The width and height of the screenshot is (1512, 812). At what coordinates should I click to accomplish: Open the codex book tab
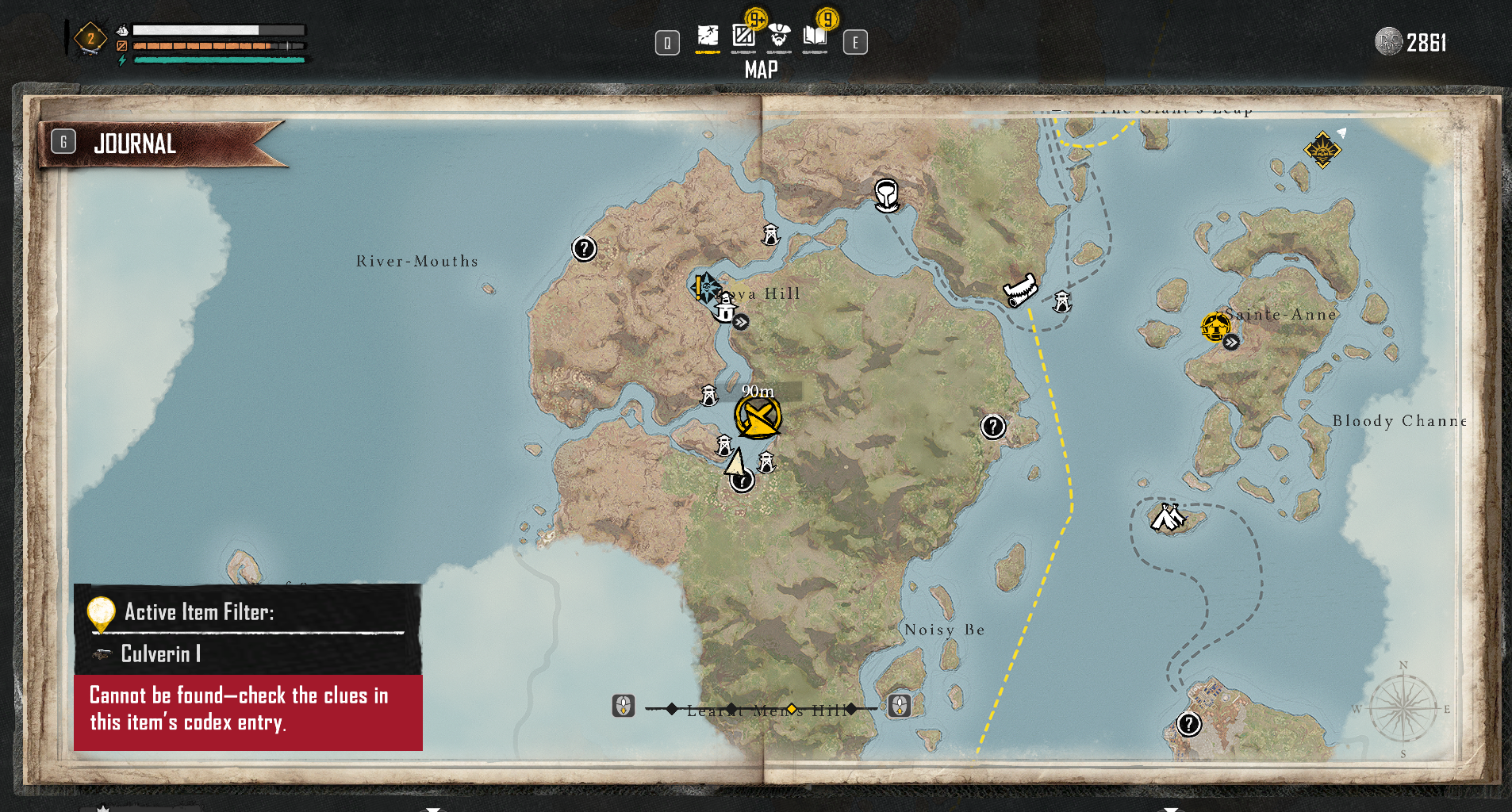tap(815, 36)
